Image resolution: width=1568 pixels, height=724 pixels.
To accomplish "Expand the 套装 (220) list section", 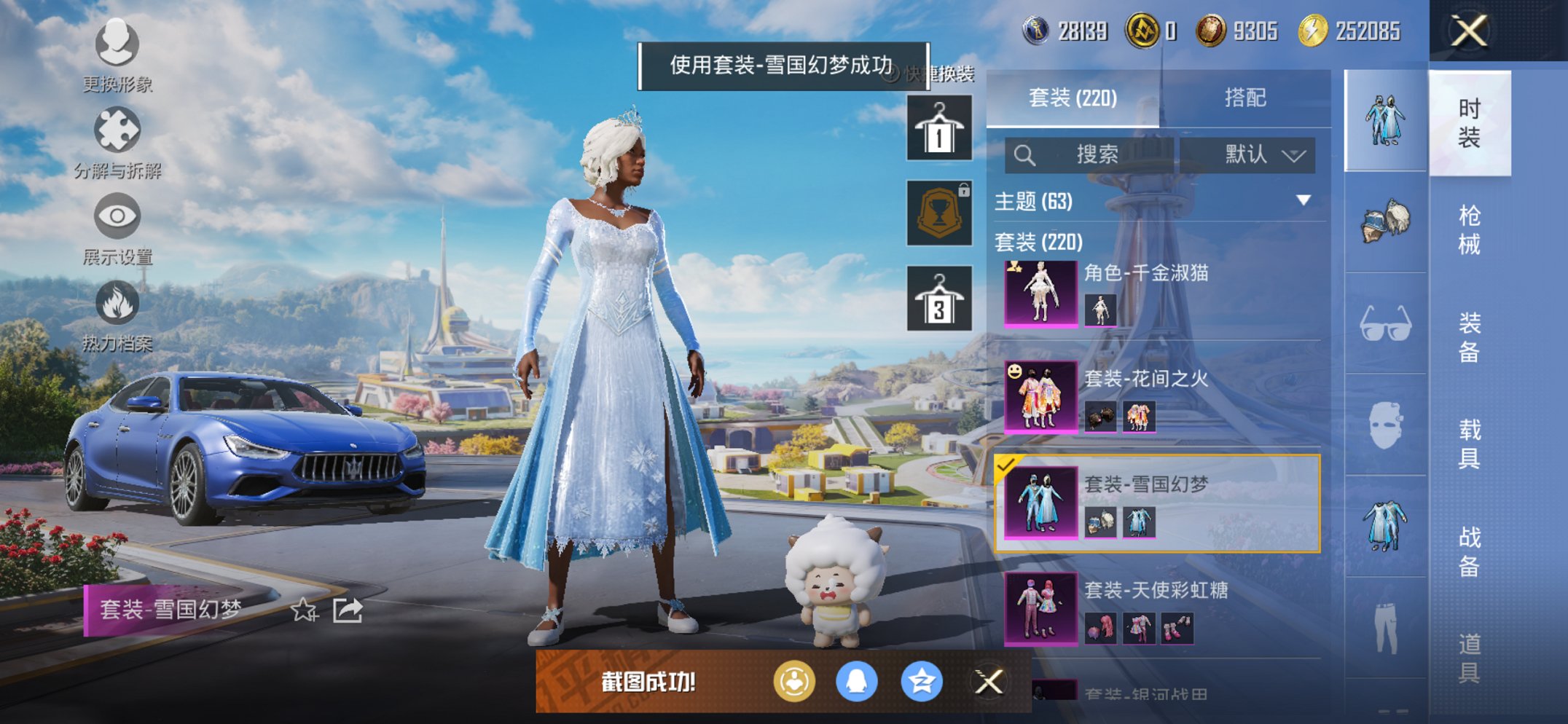I will (x=1040, y=243).
